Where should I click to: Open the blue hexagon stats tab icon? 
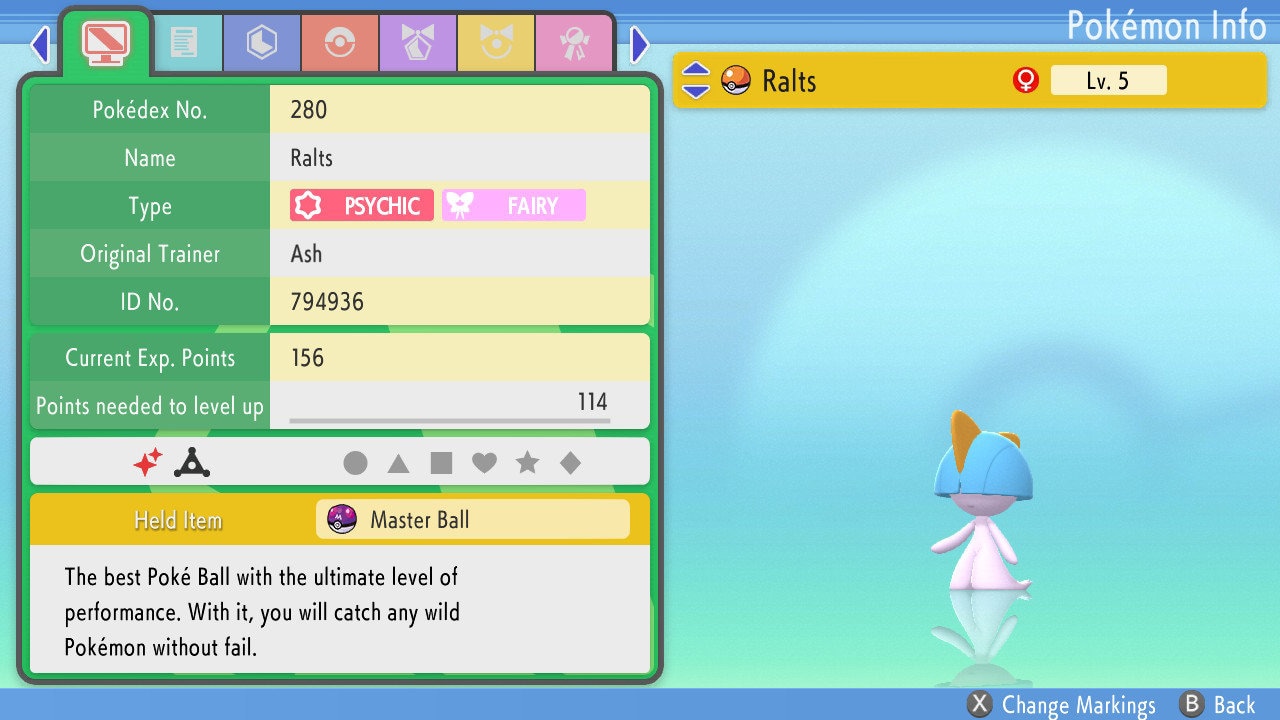point(261,42)
